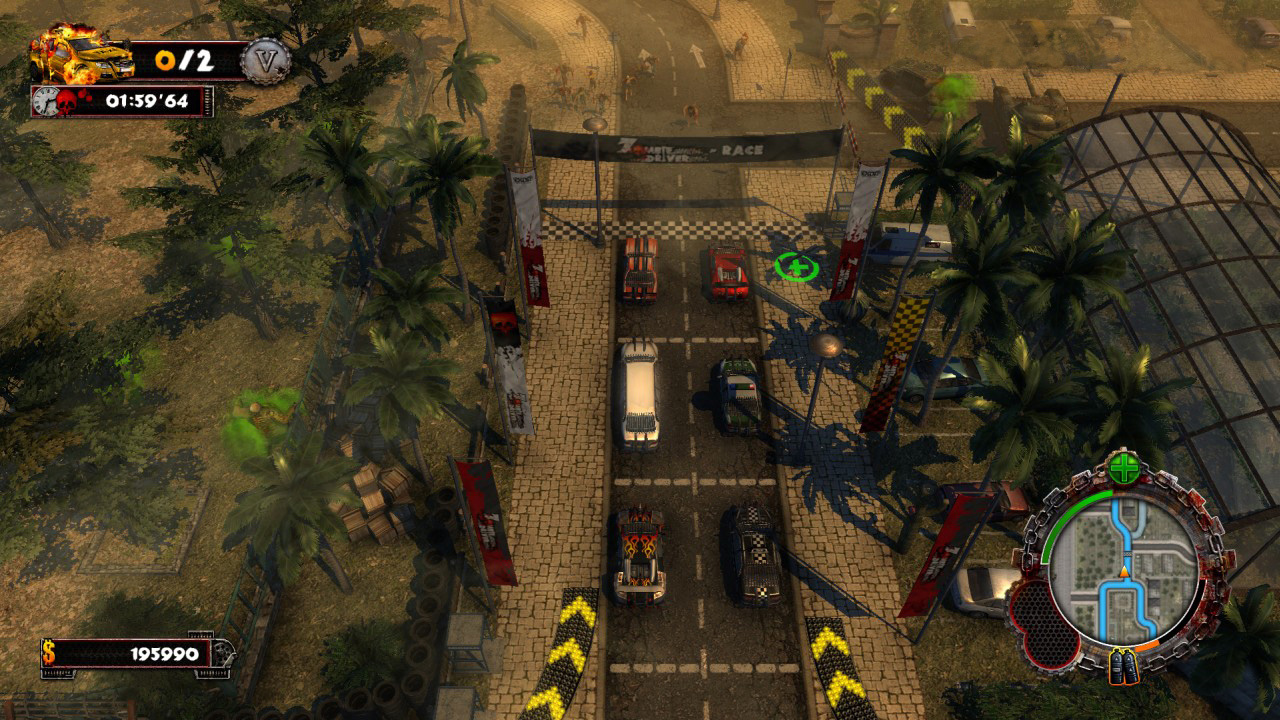Expand the 01:59'64 timer panel
1280x720 pixels.
coord(150,101)
